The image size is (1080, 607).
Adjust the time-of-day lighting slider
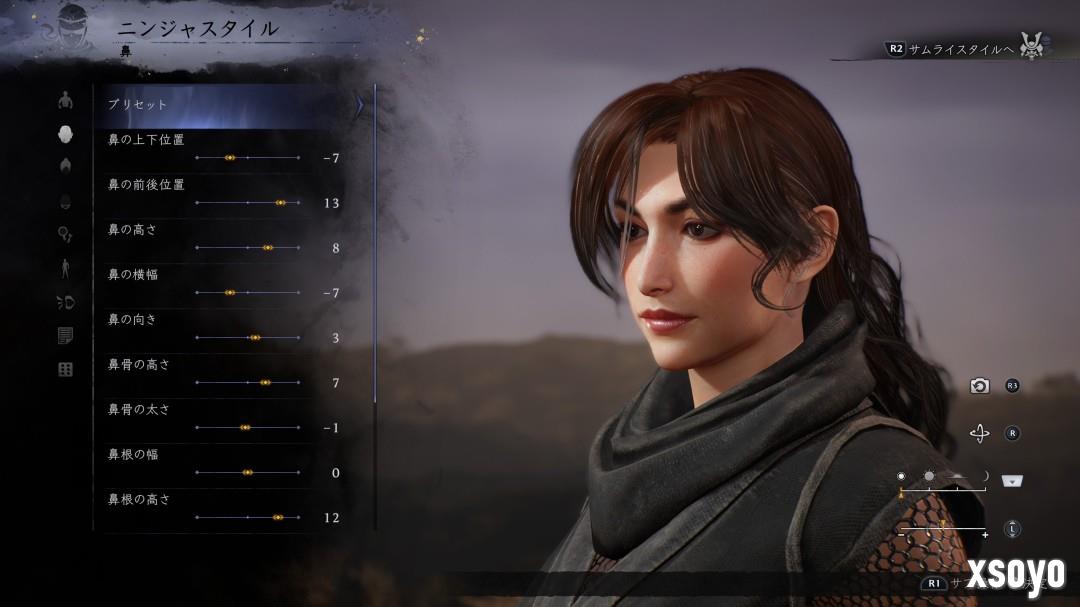[x=943, y=489]
